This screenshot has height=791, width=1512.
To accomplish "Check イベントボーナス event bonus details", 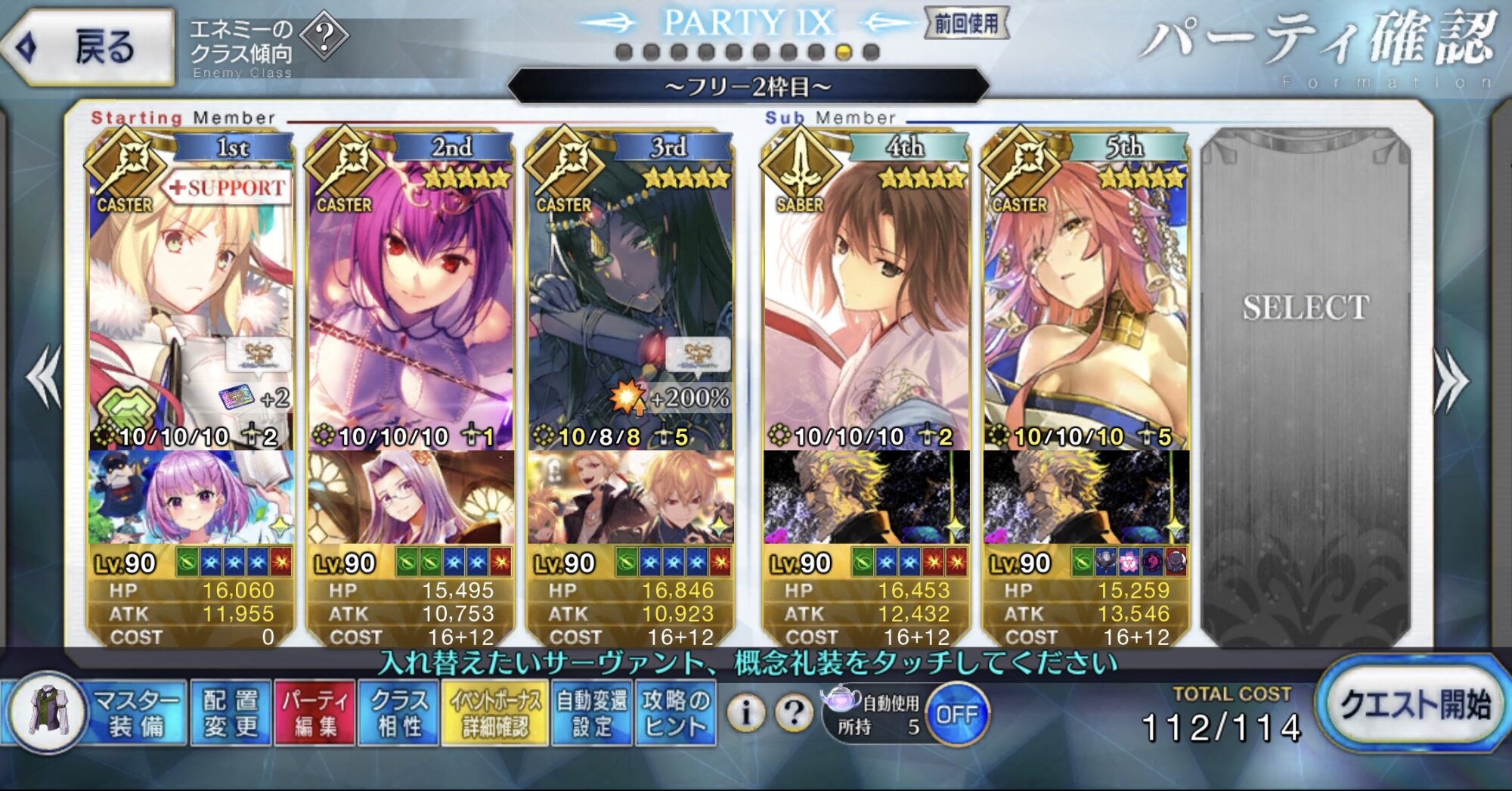I will pyautogui.click(x=495, y=714).
